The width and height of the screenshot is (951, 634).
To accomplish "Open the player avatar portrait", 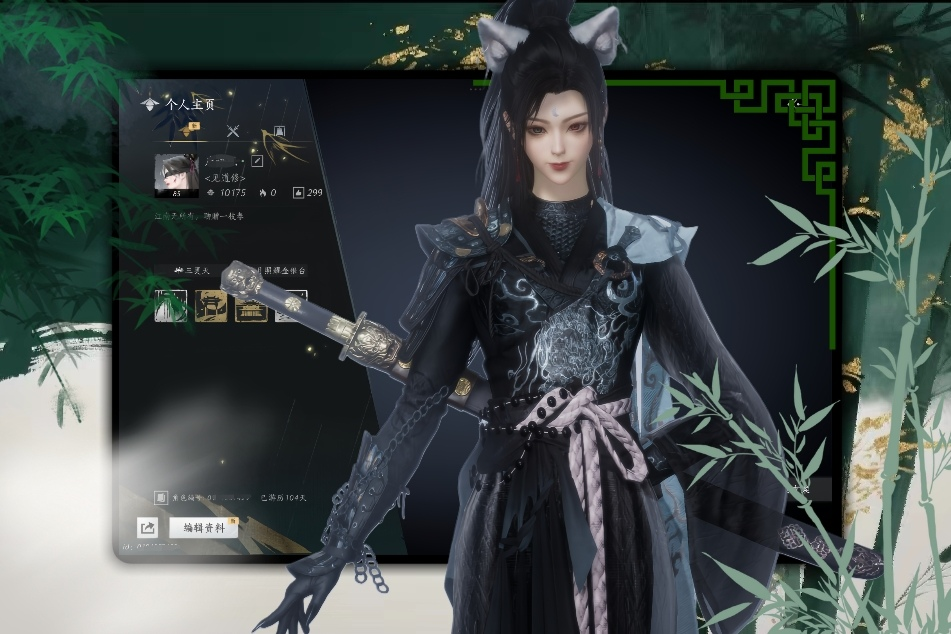I will tap(172, 175).
